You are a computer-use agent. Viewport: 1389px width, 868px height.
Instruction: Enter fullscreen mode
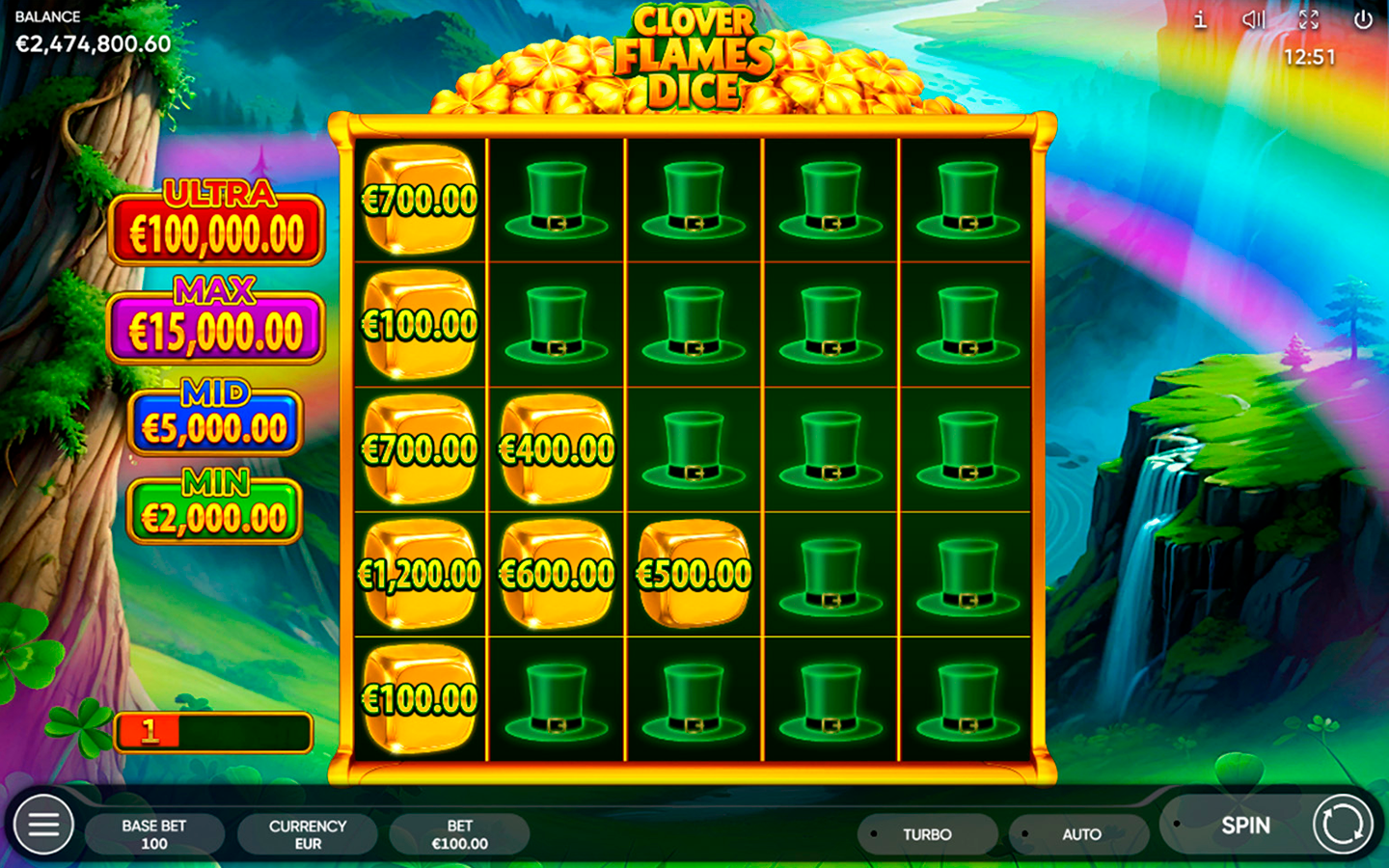pyautogui.click(x=1308, y=19)
